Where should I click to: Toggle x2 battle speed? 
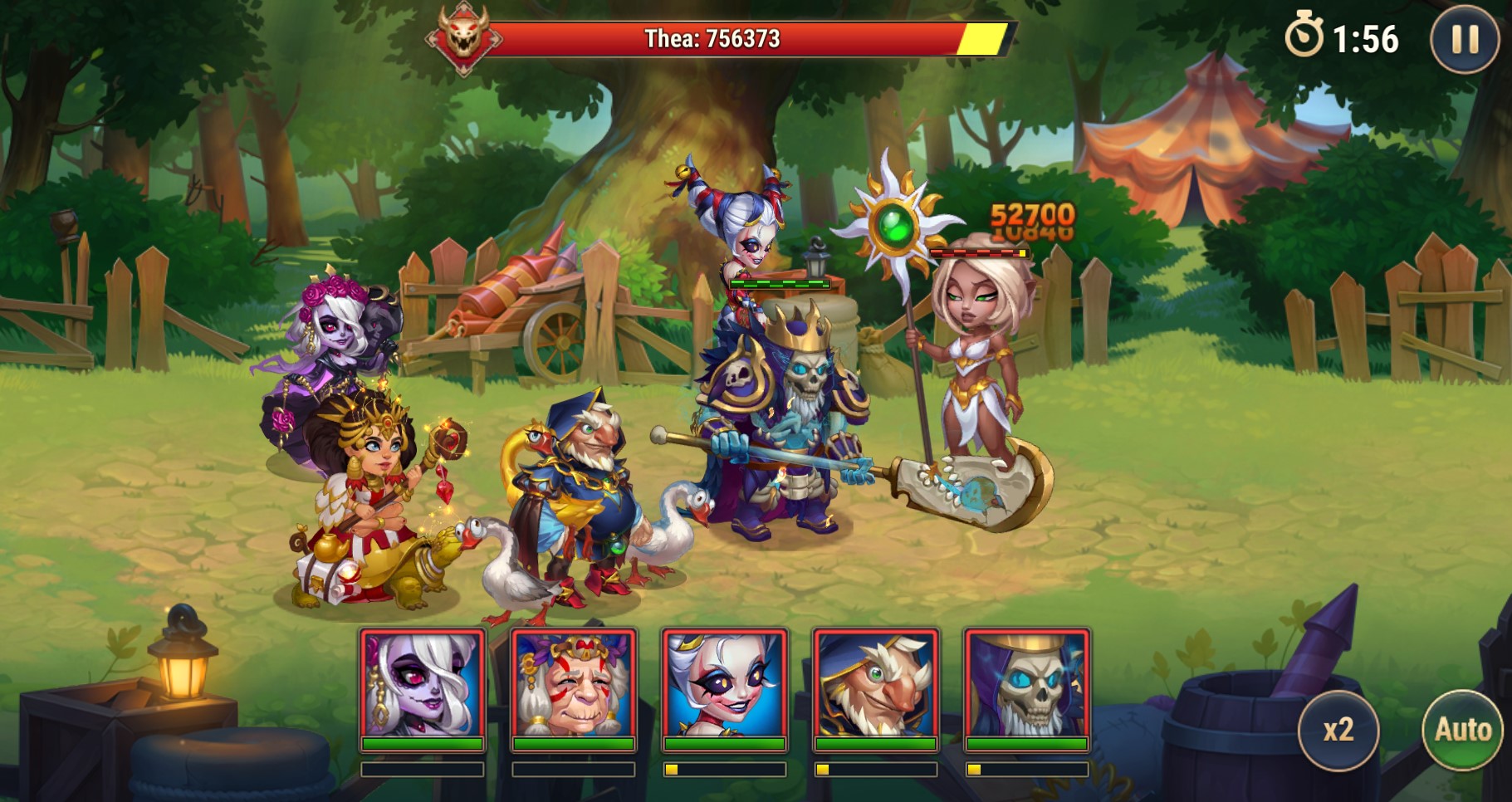(x=1338, y=730)
